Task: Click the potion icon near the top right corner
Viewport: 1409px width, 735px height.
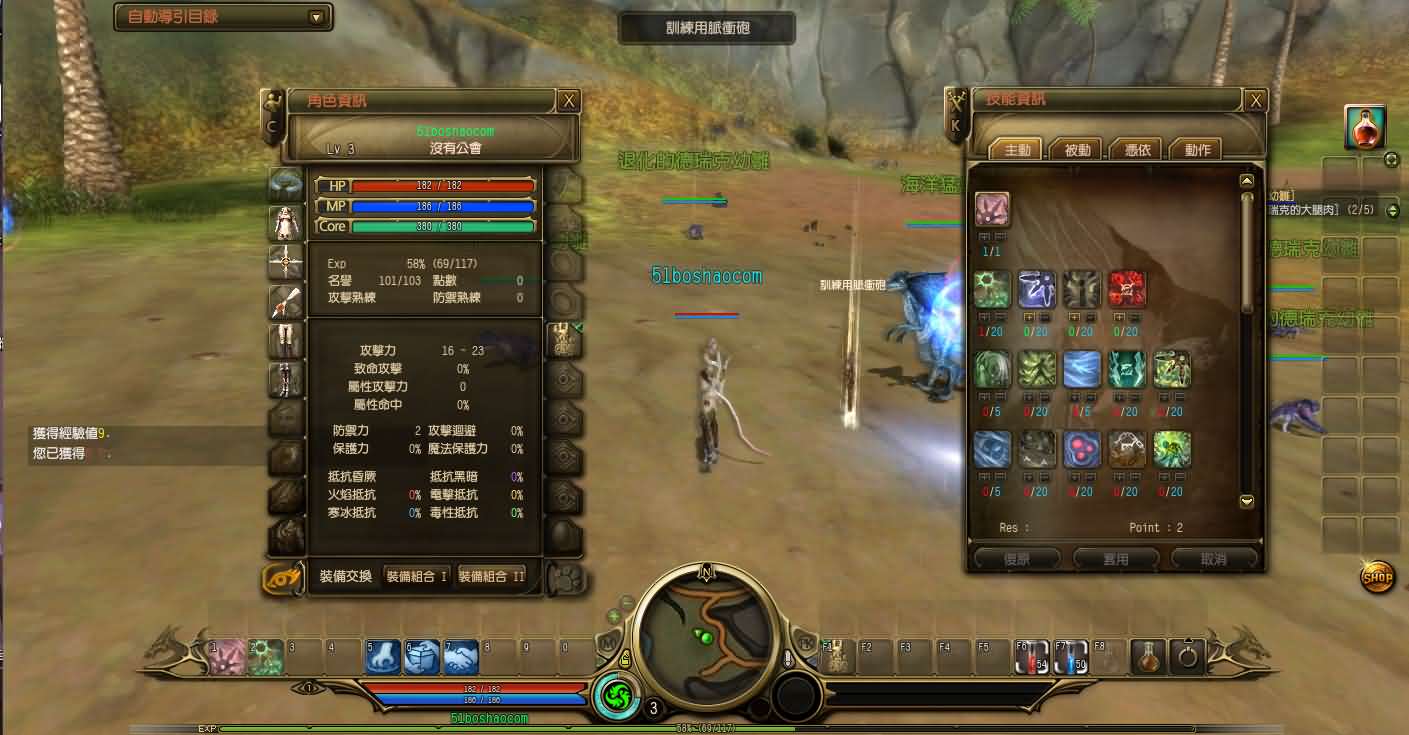Action: pyautogui.click(x=1365, y=127)
